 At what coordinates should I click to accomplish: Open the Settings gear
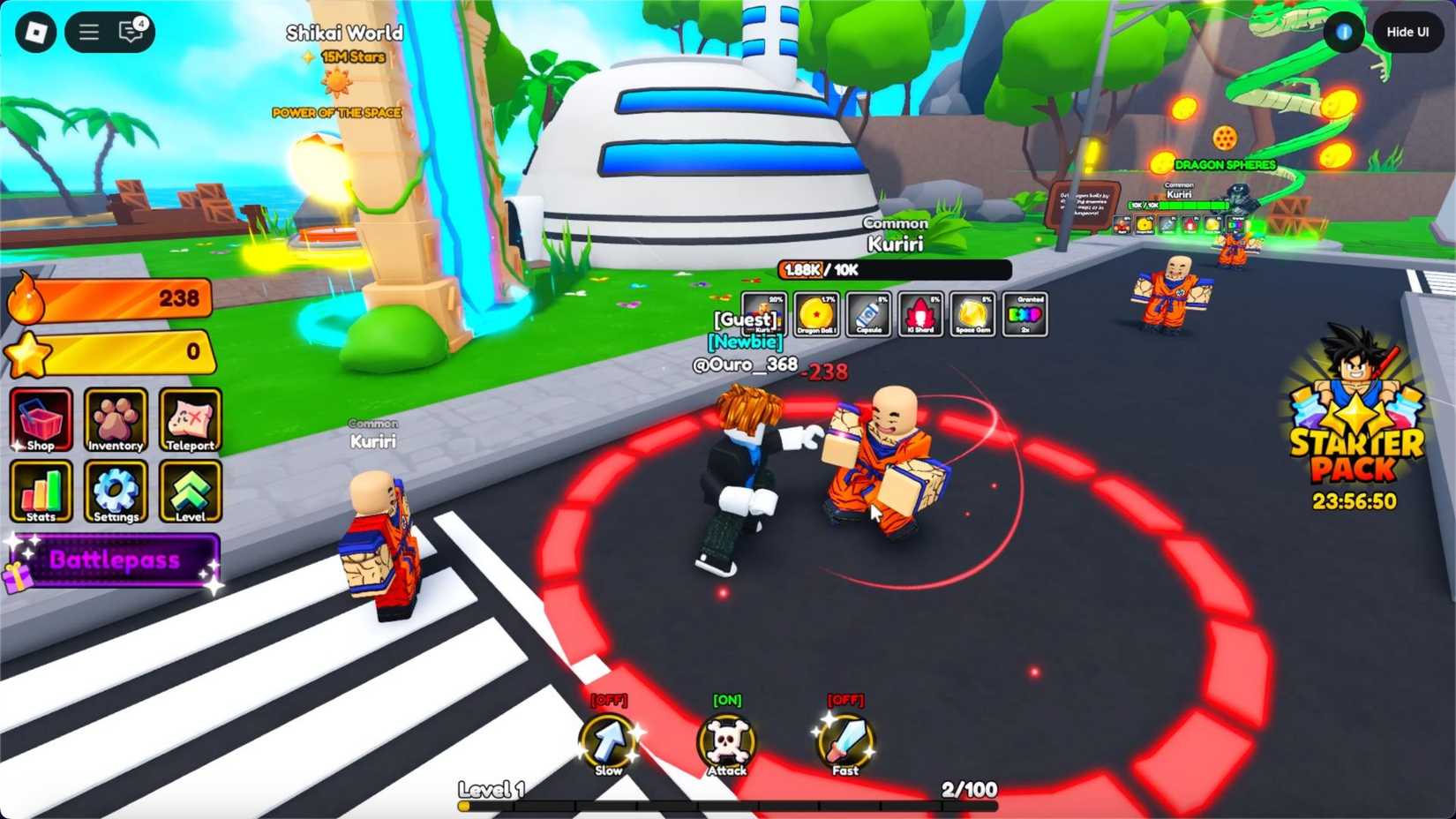(115, 492)
